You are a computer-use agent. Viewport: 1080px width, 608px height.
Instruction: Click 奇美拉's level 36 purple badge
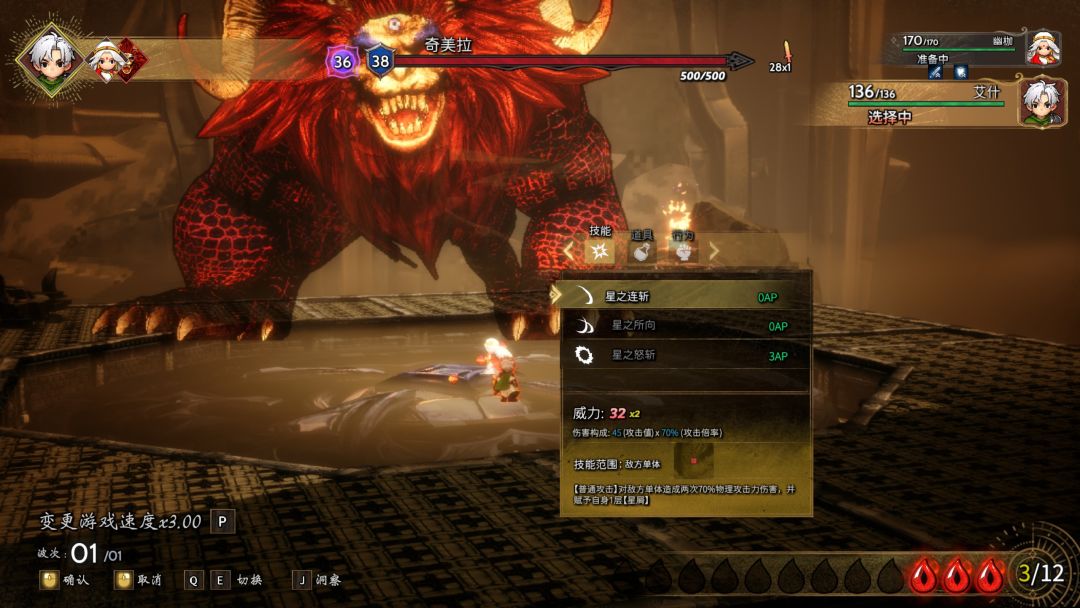pyautogui.click(x=342, y=62)
